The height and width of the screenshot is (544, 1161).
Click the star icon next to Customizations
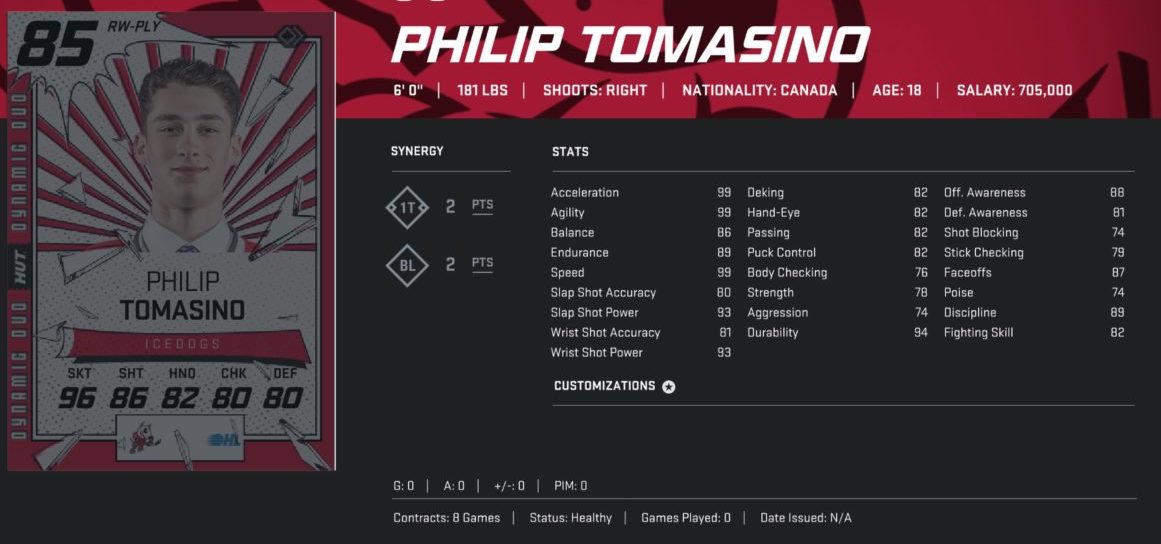tap(669, 387)
